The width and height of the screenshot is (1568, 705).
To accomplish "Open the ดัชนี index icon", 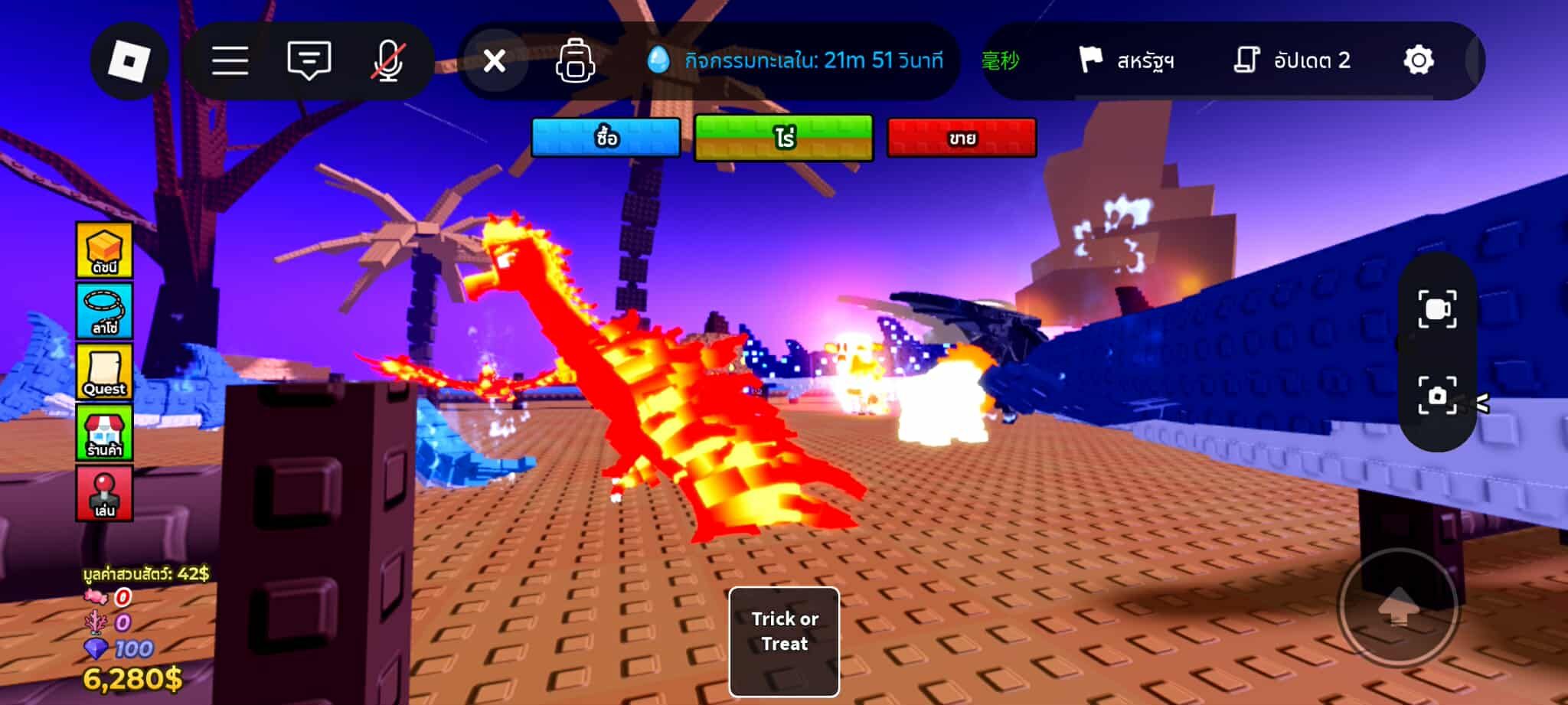I will (104, 250).
